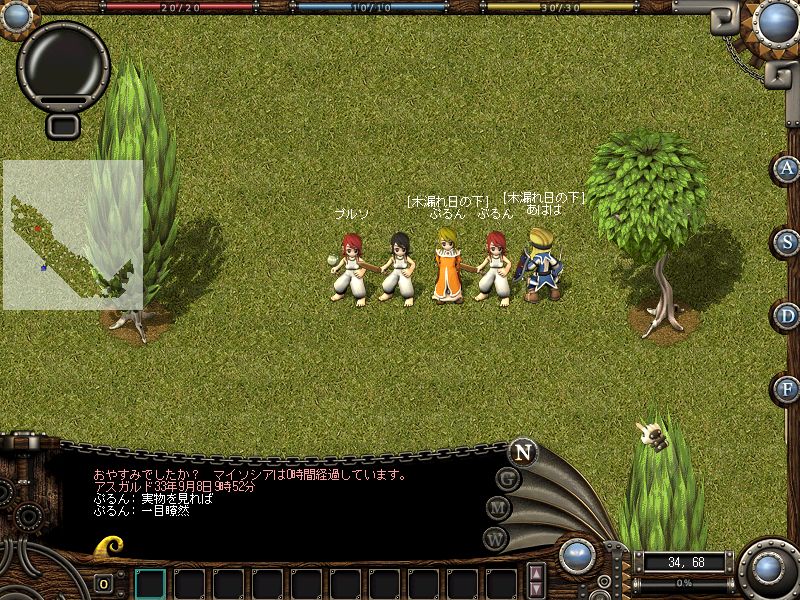800x600 pixels.
Task: Click the hotbar page down arrow
Action: pyautogui.click(x=537, y=590)
